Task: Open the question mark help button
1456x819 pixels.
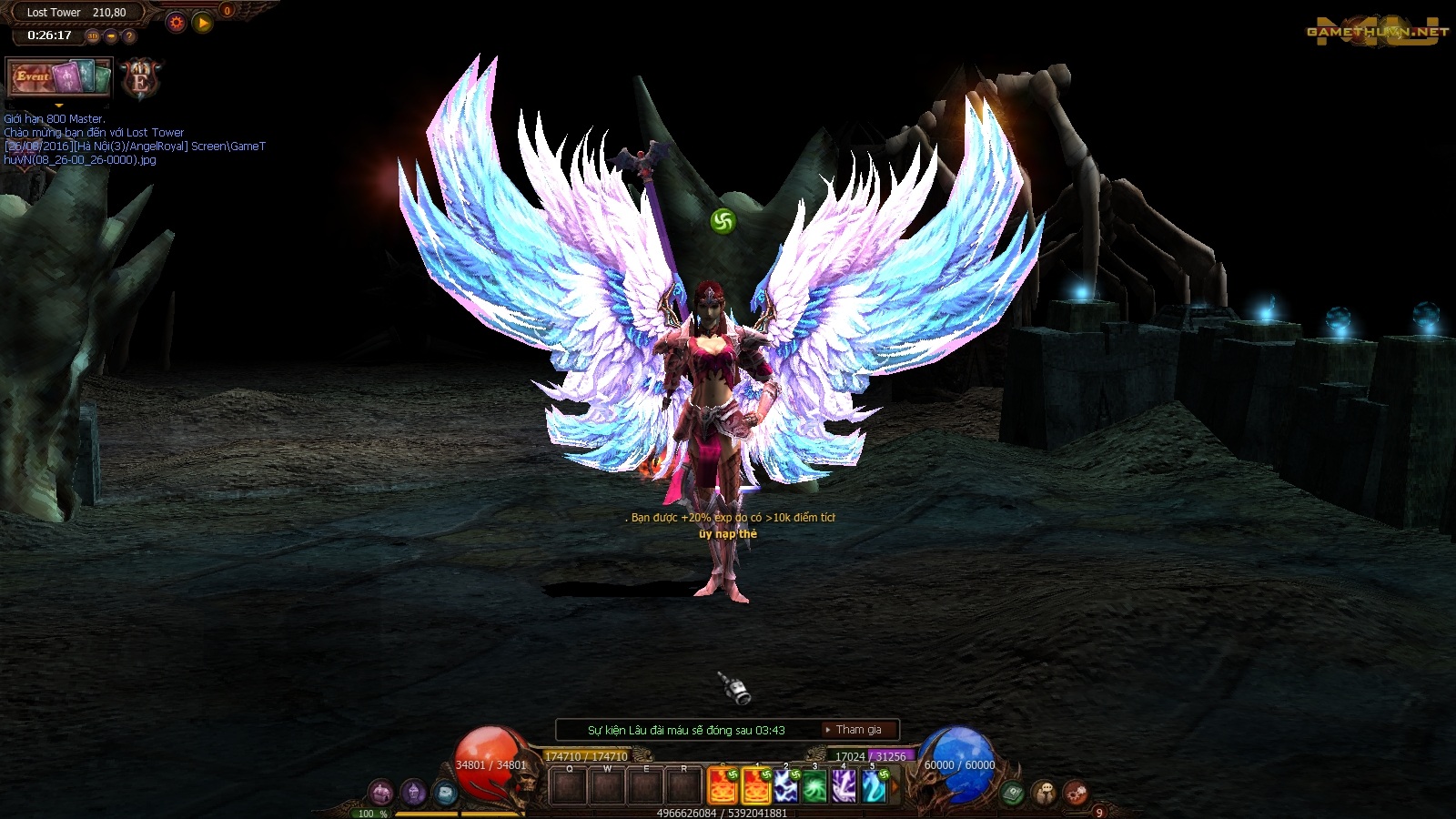Action: pyautogui.click(x=129, y=36)
